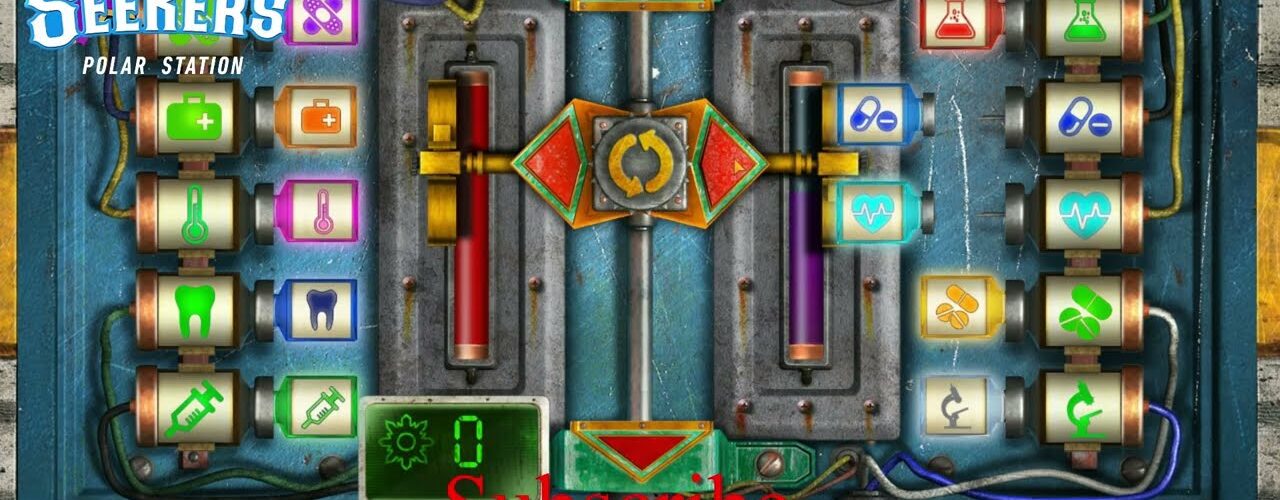Activate the right-pointing red triangle button

[725, 163]
